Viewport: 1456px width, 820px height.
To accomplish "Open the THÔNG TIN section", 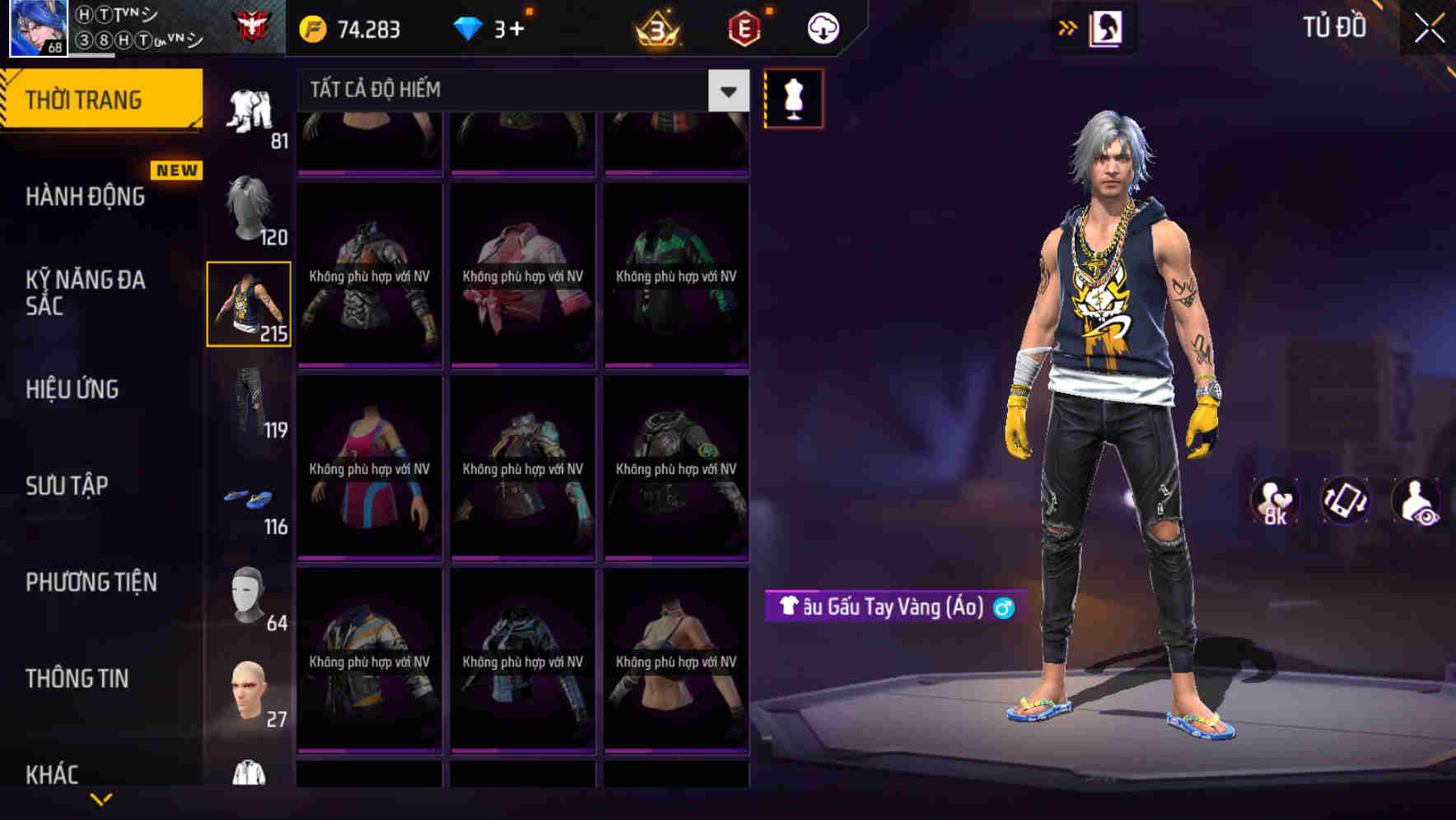I will point(75,678).
